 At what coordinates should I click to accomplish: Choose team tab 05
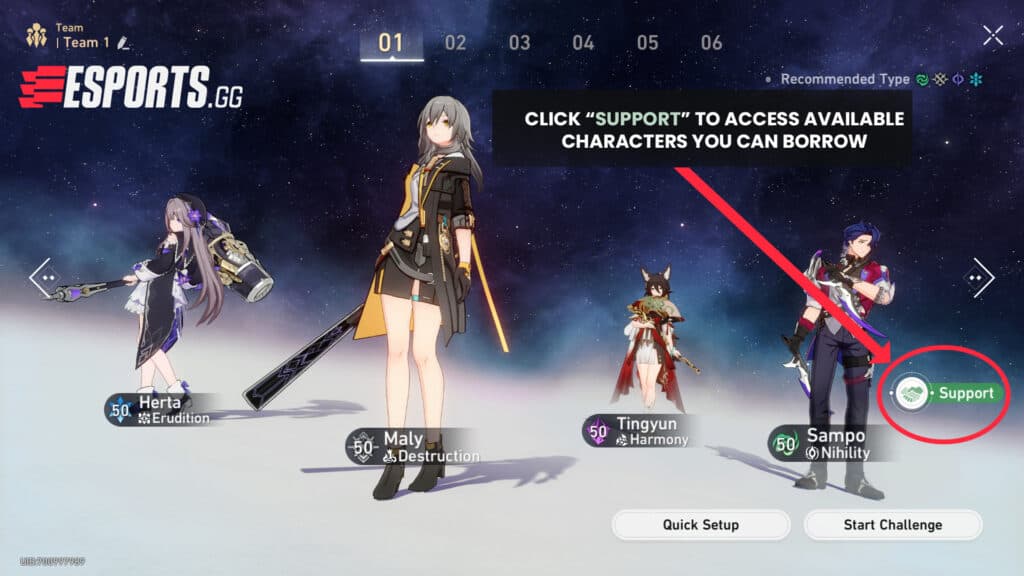click(647, 43)
